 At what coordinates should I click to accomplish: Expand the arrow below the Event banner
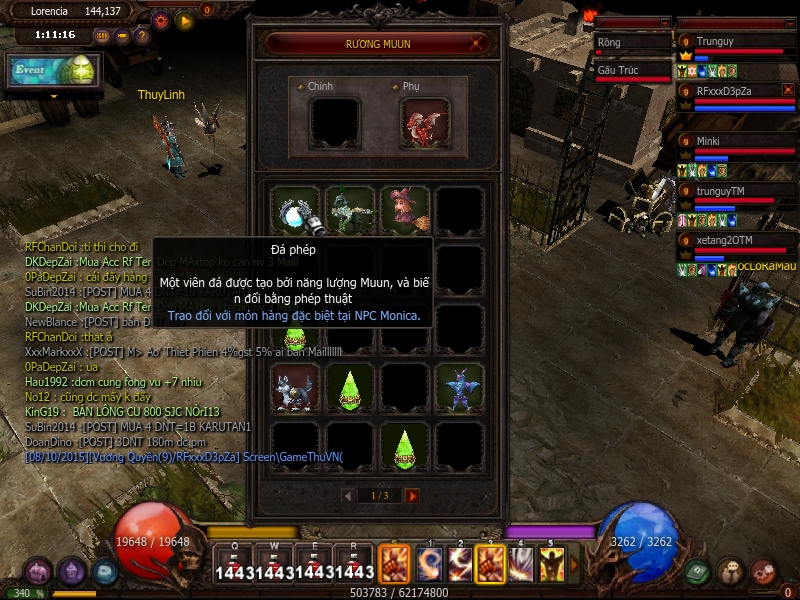[53, 96]
